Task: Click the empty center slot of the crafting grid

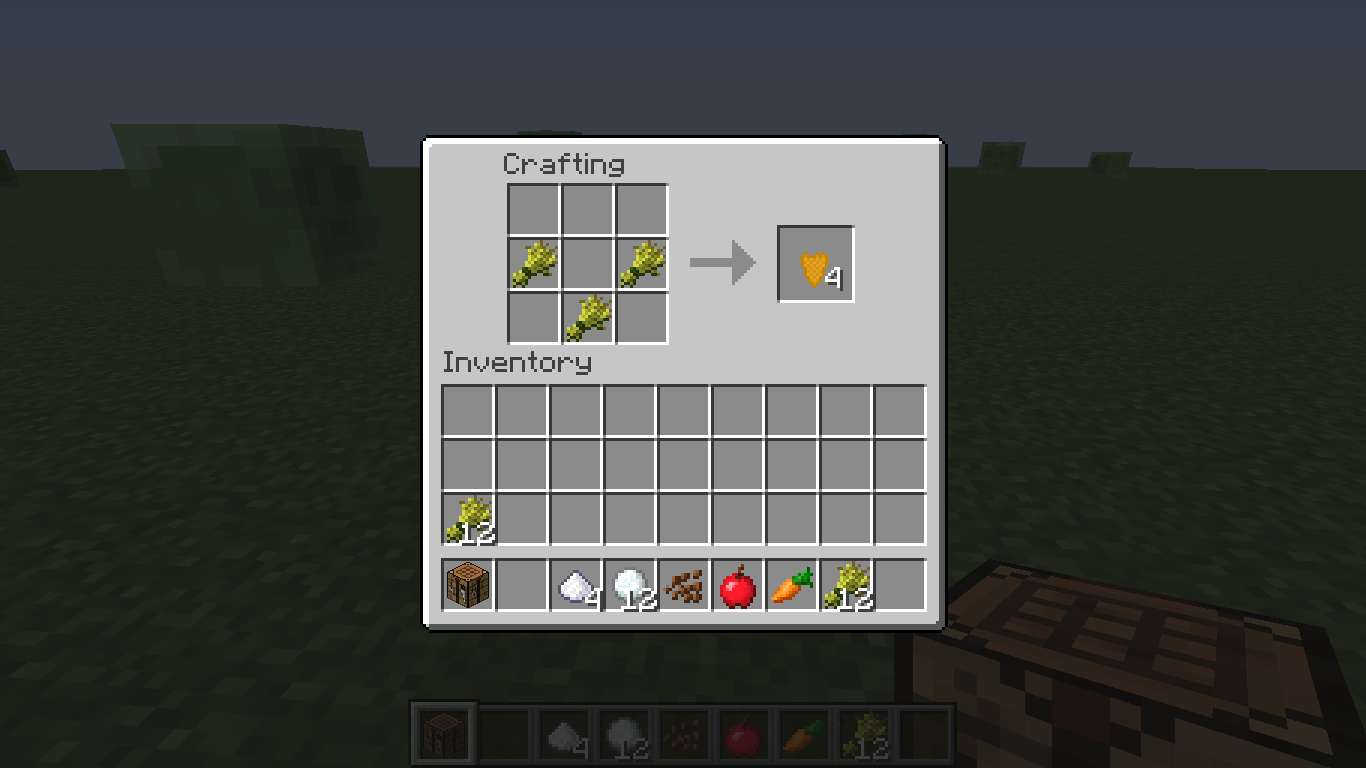Action: [587, 262]
